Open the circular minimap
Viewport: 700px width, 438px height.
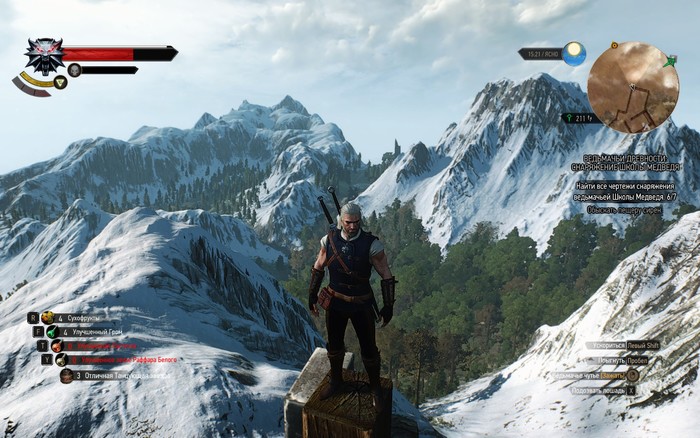[x=633, y=87]
